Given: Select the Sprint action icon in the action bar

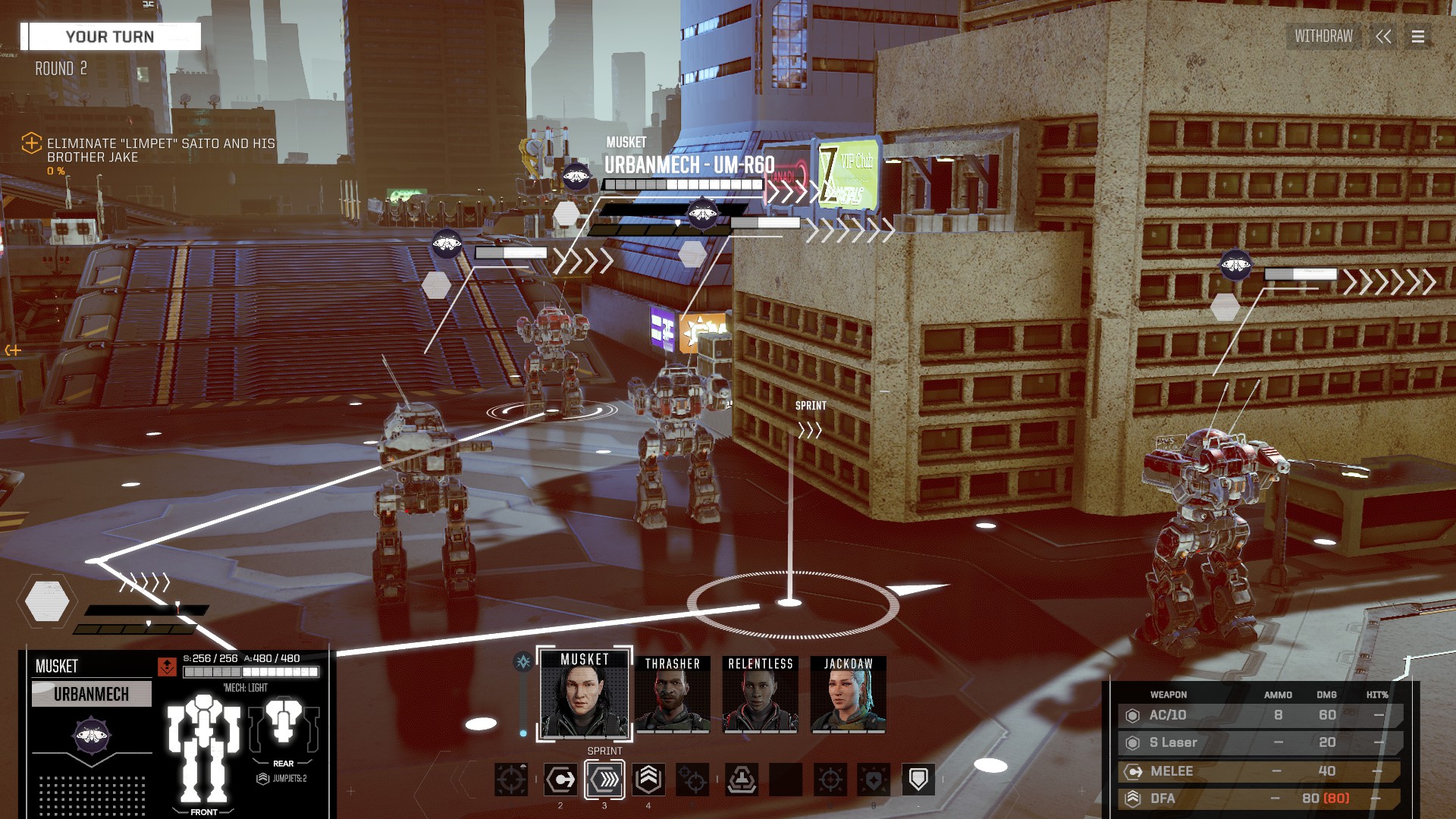Looking at the screenshot, I should (x=604, y=779).
